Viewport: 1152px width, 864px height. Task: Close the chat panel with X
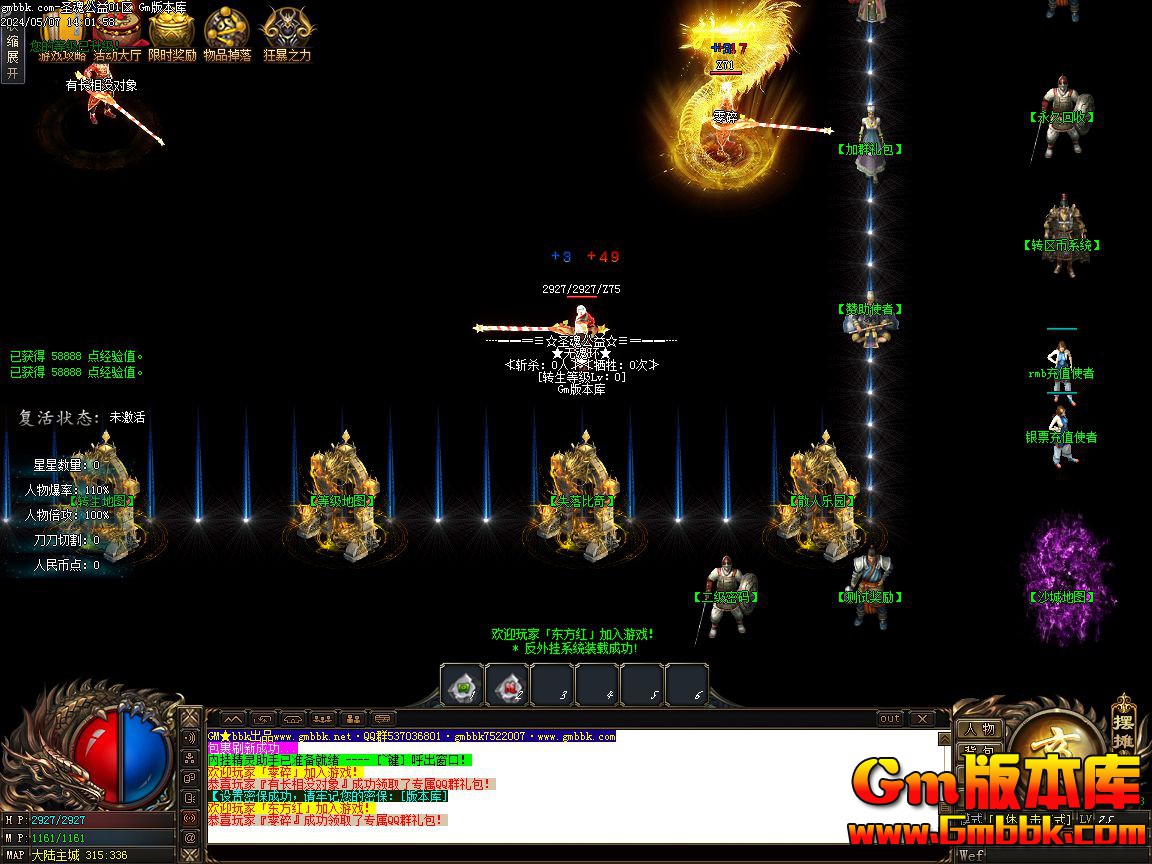(x=921, y=718)
